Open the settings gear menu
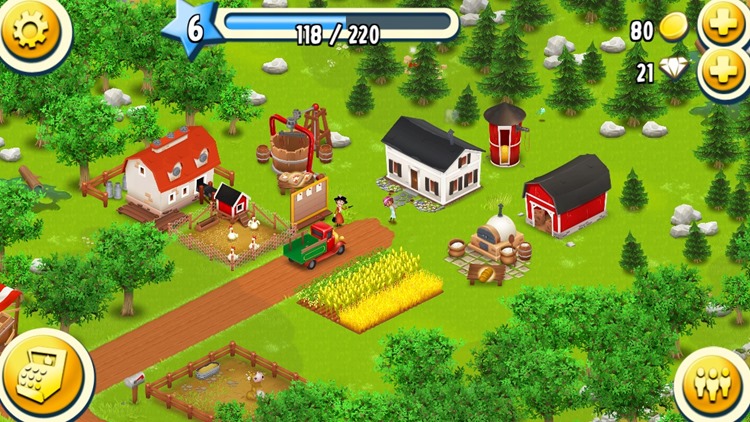750x422 pixels. tap(30, 30)
